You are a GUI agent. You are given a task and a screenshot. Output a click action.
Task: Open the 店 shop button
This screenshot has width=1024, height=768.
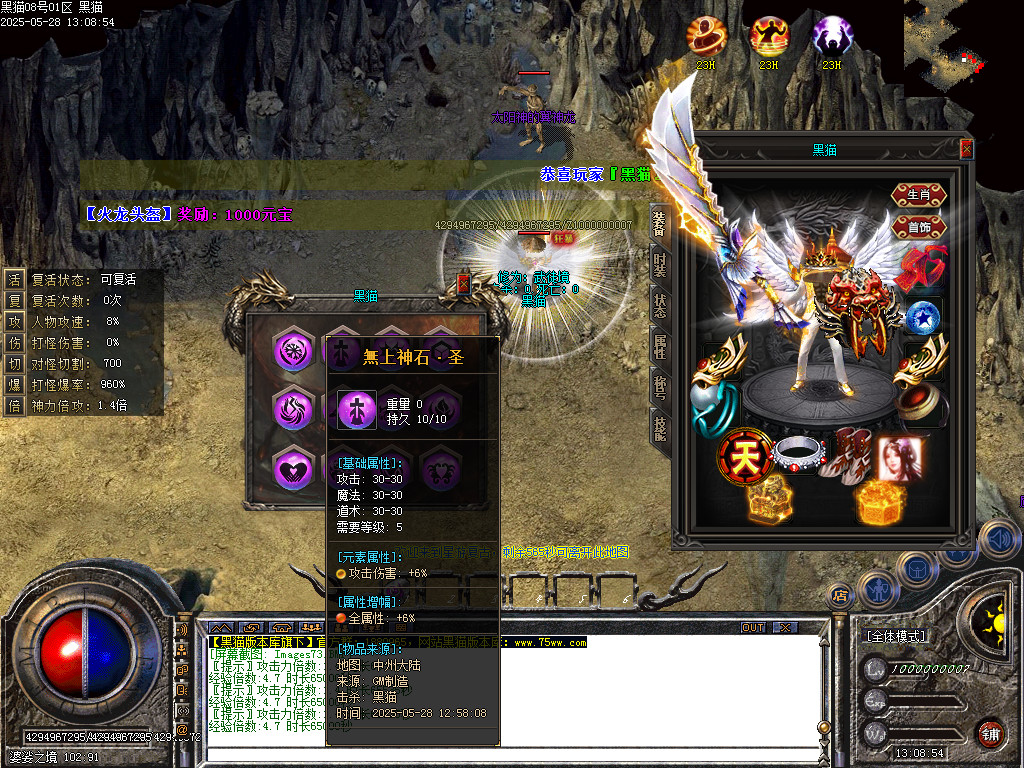pos(840,596)
